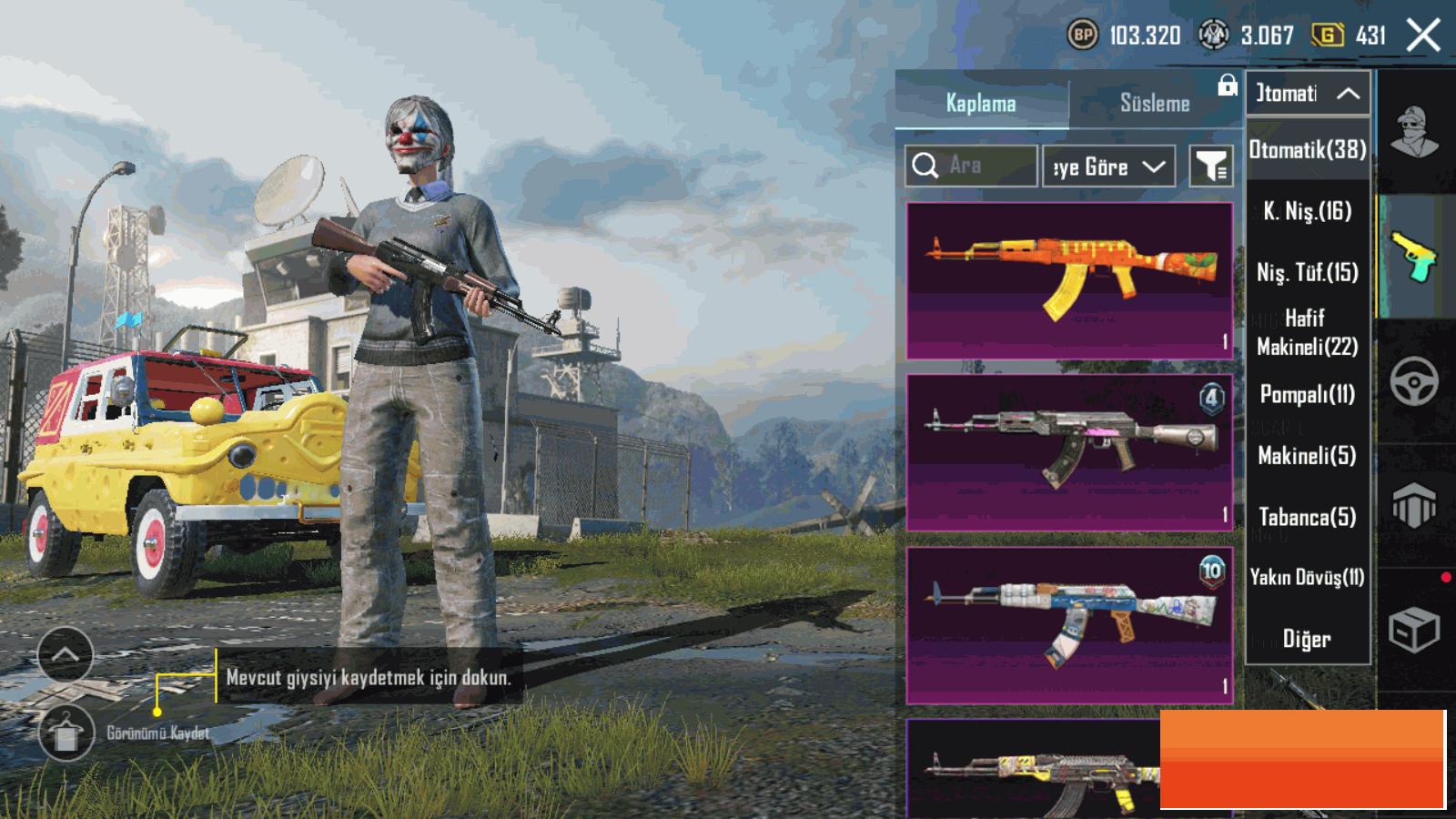Click the Görünümü Kaydet button
Viewport: 1456px width, 819px height.
(x=66, y=733)
